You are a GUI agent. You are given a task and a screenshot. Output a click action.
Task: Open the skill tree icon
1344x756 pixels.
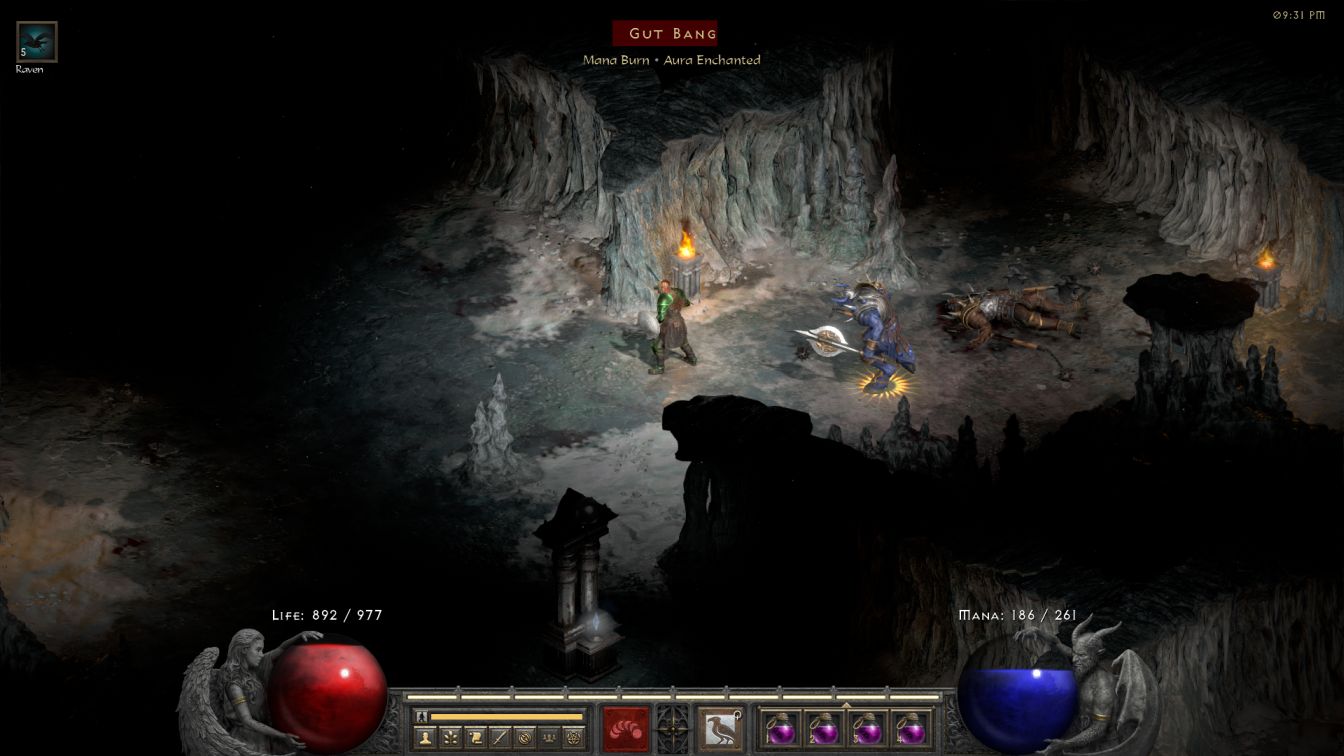tap(451, 738)
